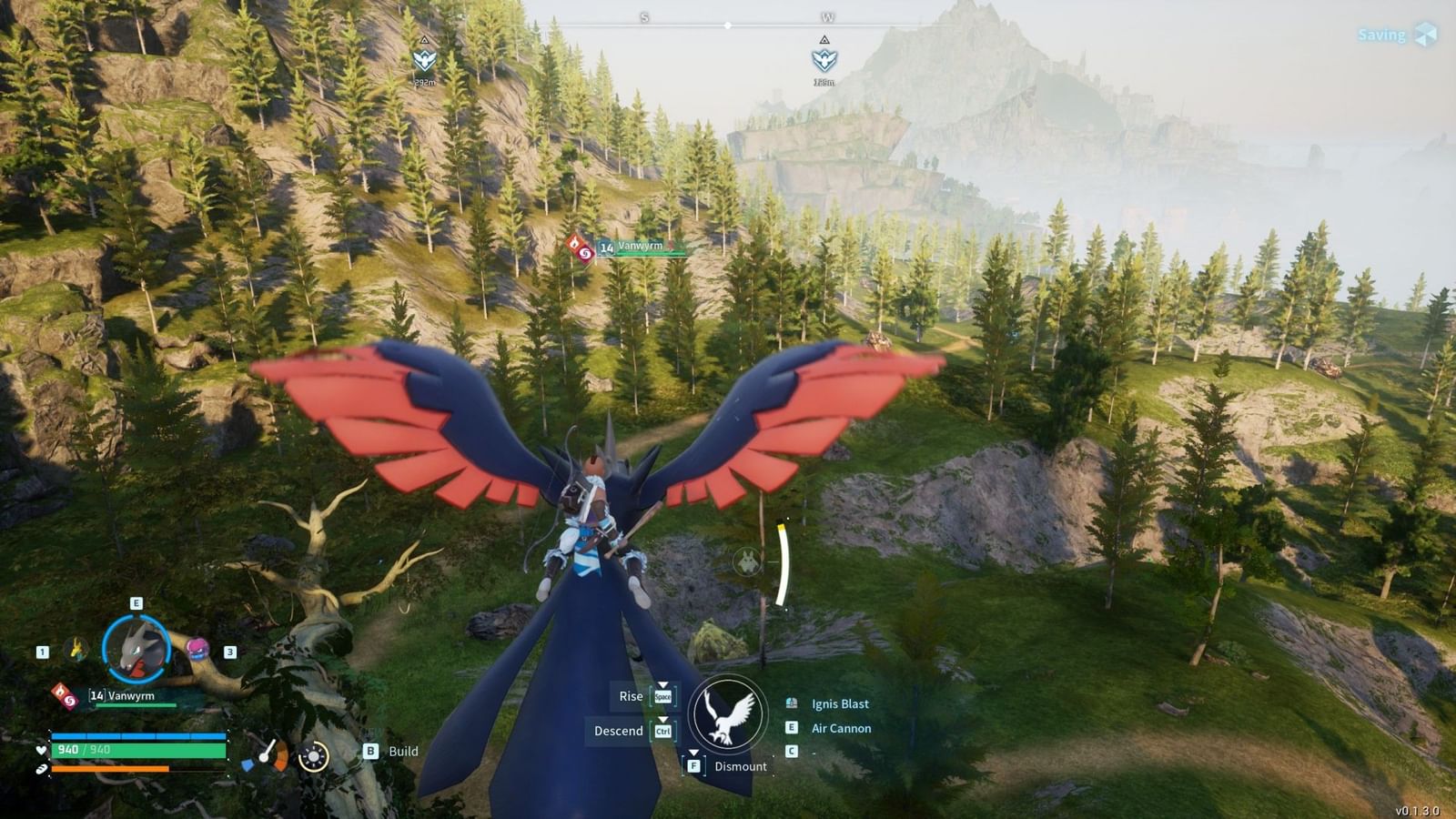Image resolution: width=1456 pixels, height=819 pixels.
Task: Switch to the pink Pal party slot
Action: (x=197, y=649)
